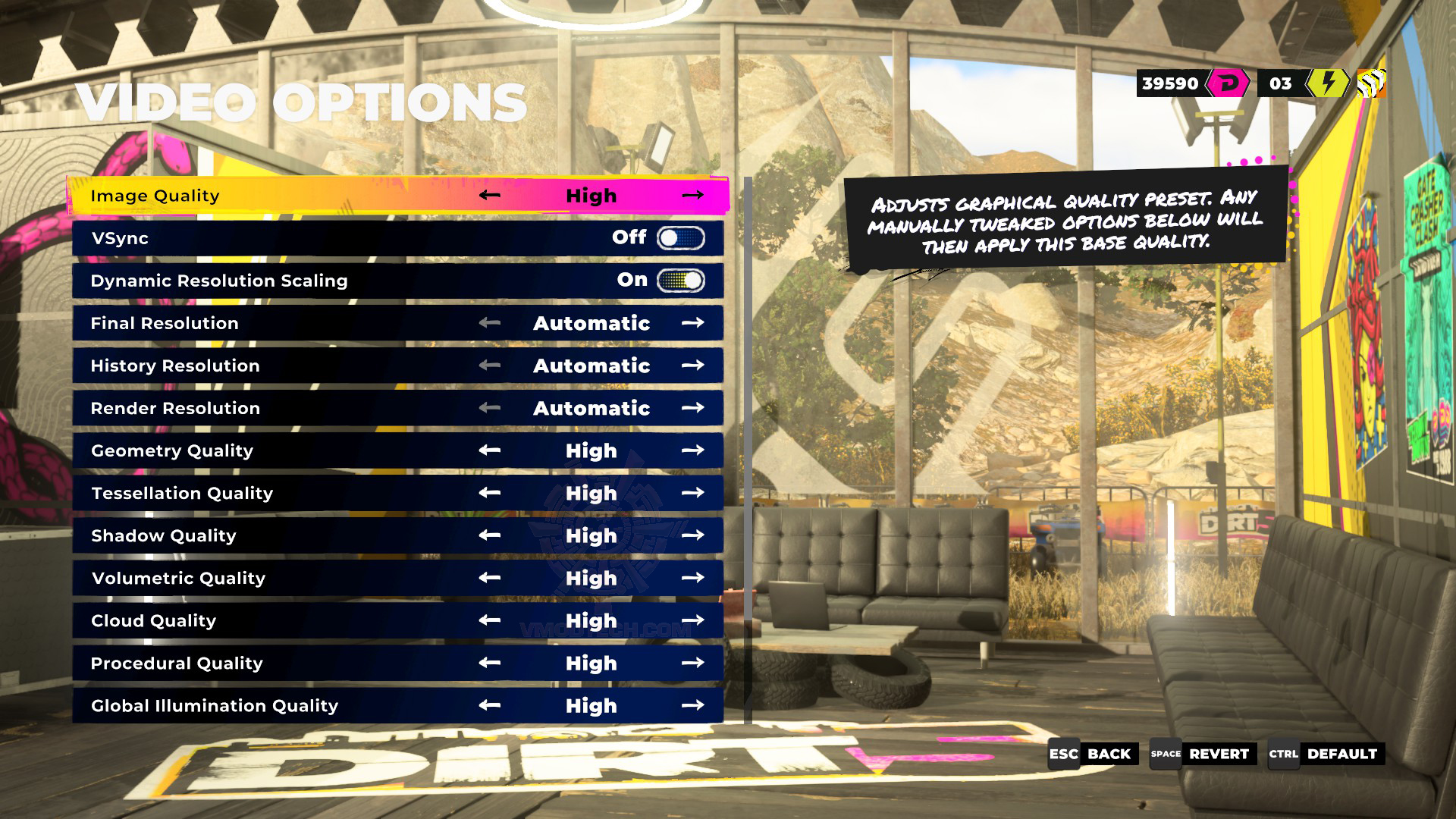Lower Image Quality with the left arrow
Image resolution: width=1456 pixels, height=819 pixels.
[490, 196]
